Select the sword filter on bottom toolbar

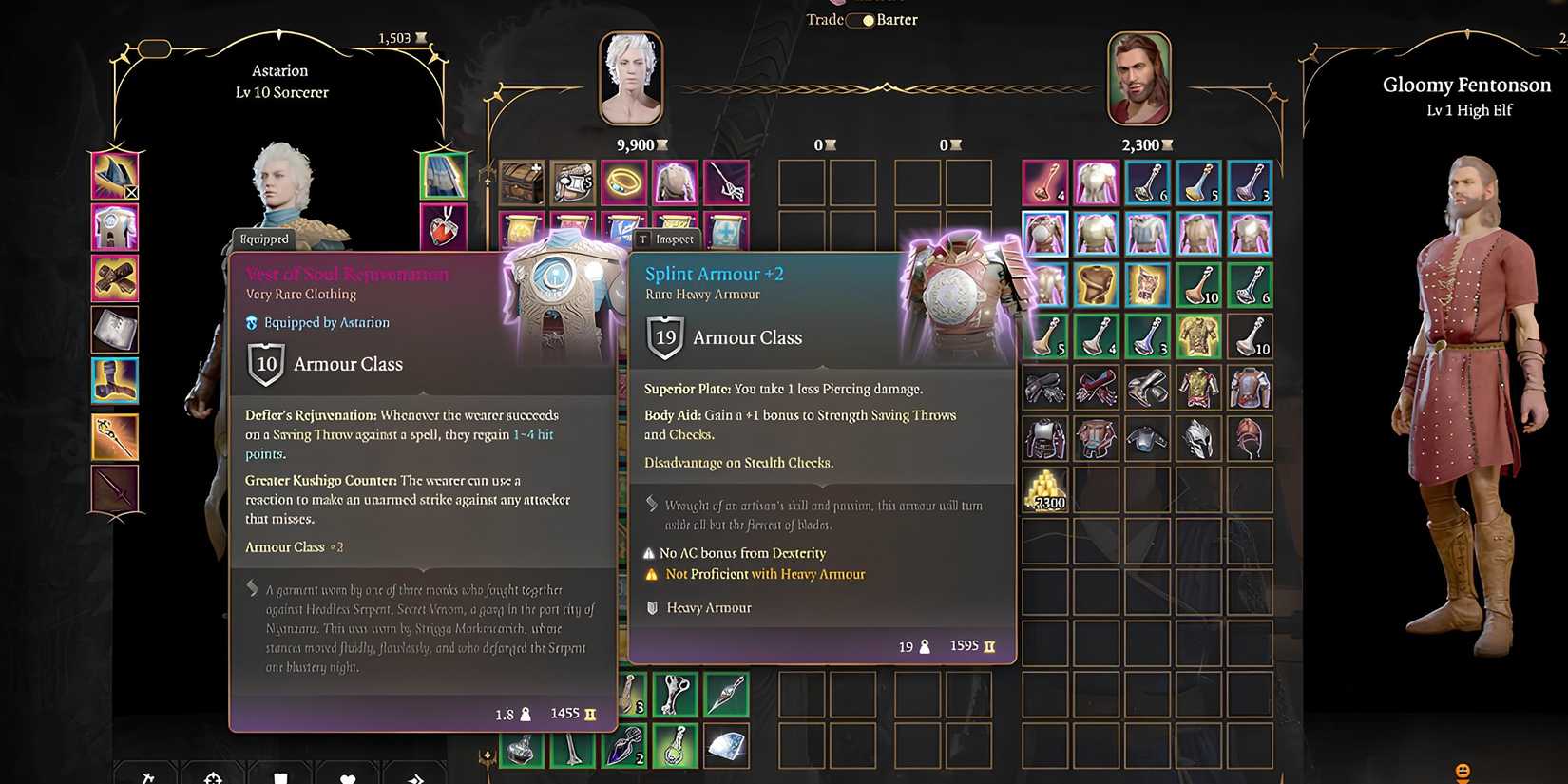coord(147,777)
